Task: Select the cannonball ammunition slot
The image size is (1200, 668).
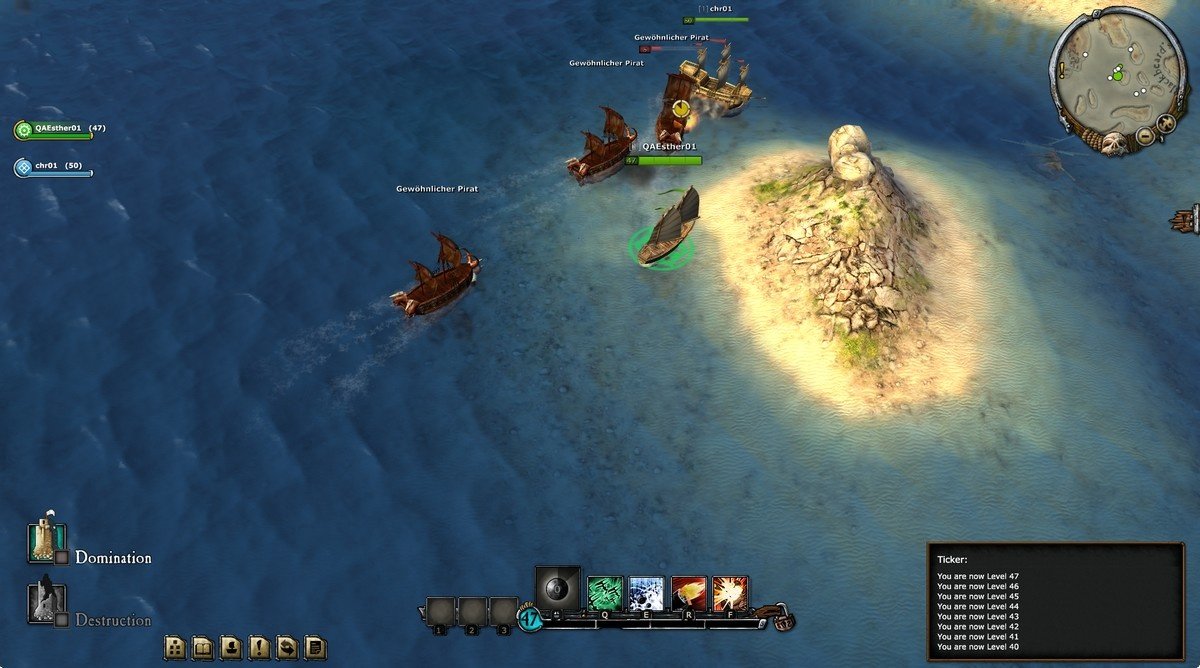Action: 557,588
